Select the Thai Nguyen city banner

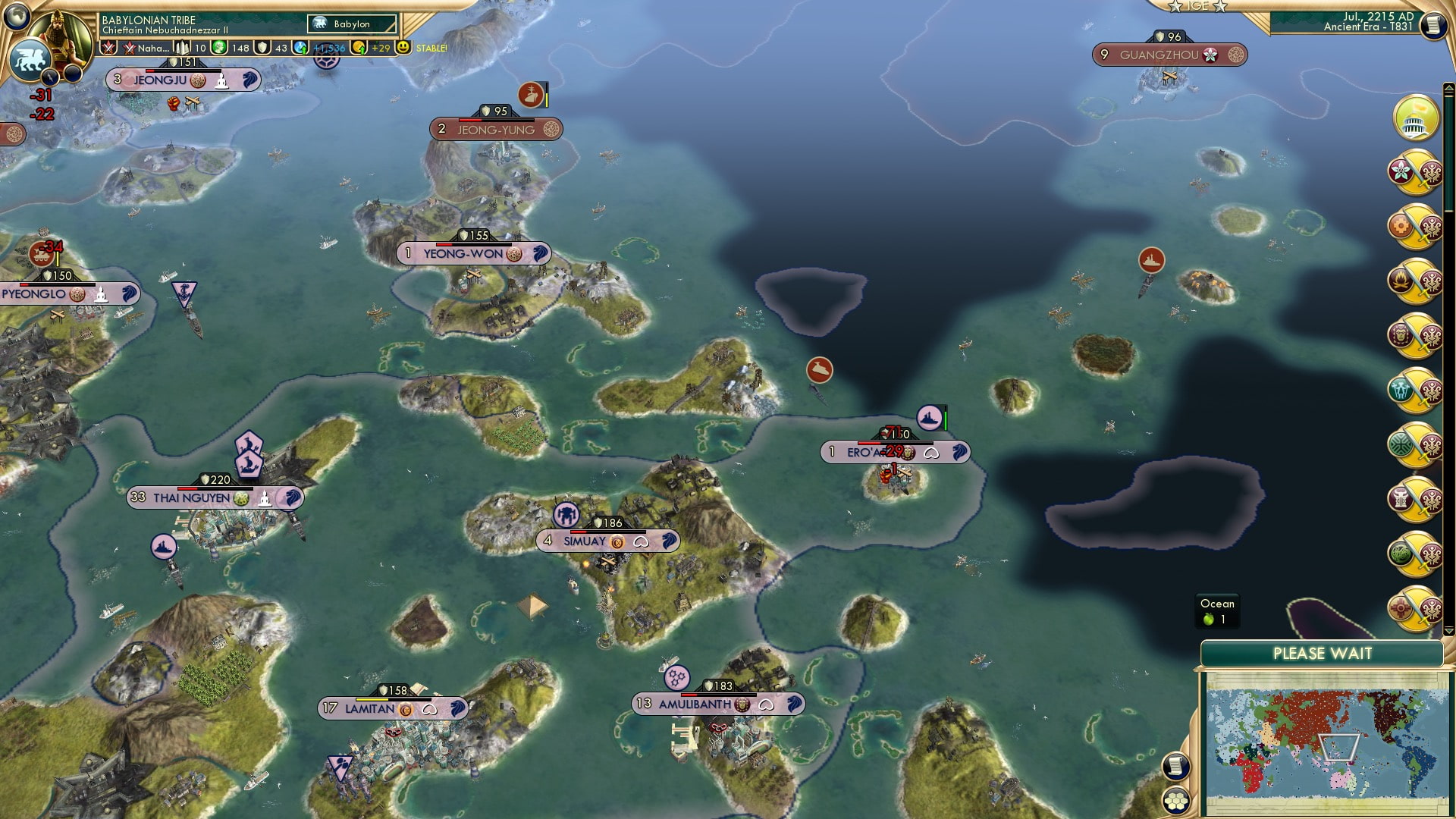(213, 498)
